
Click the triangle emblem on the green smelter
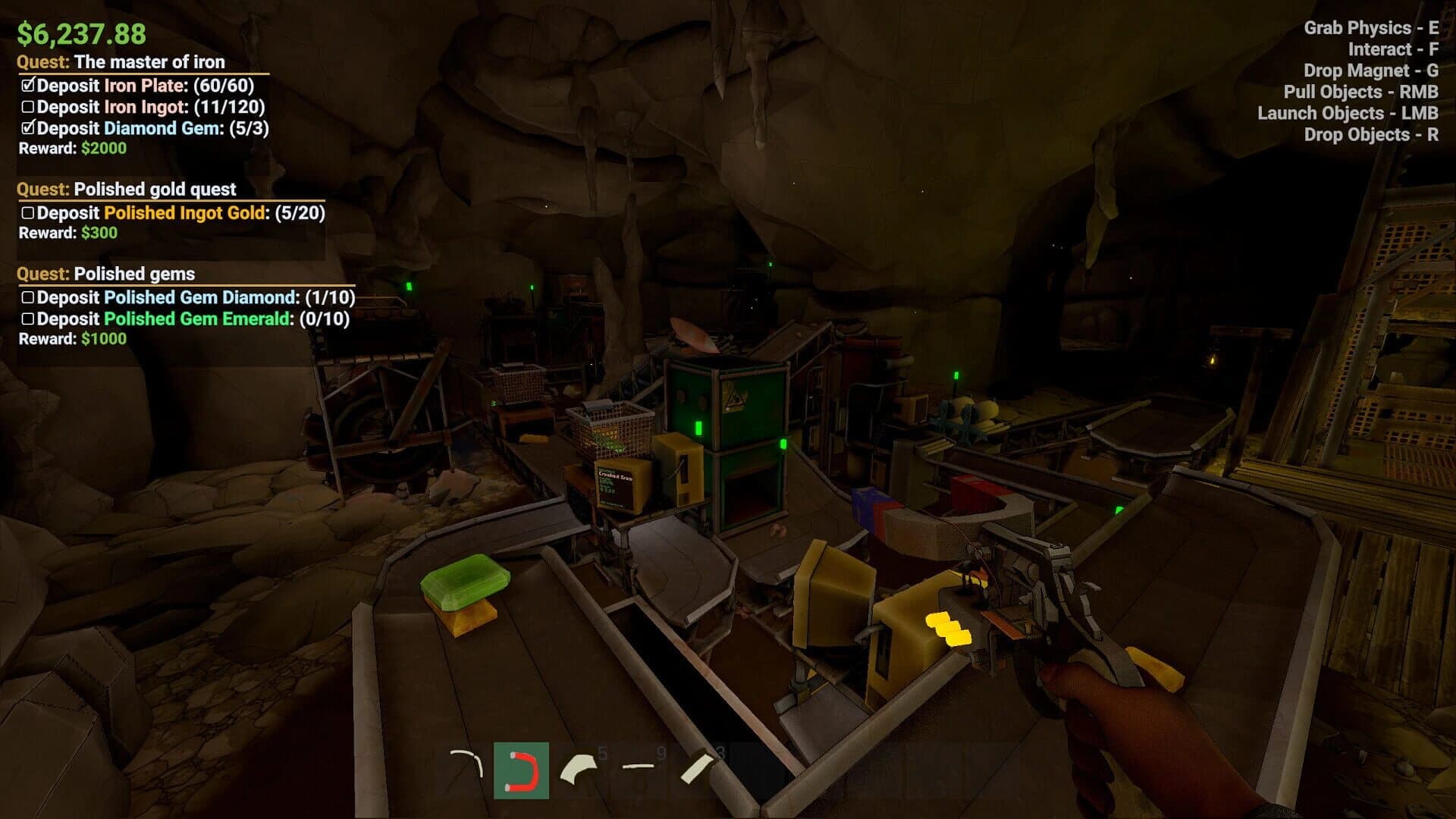click(734, 397)
